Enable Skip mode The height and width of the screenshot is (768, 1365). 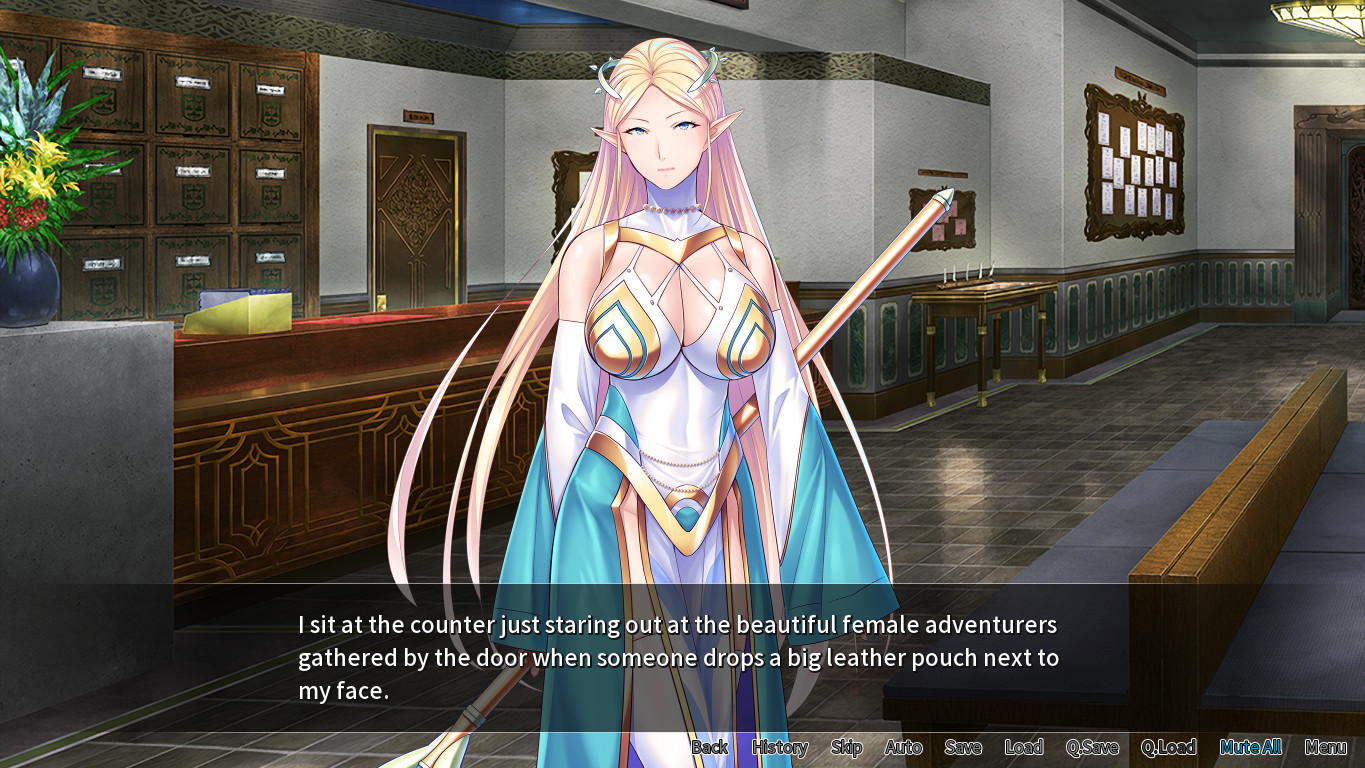[x=845, y=747]
